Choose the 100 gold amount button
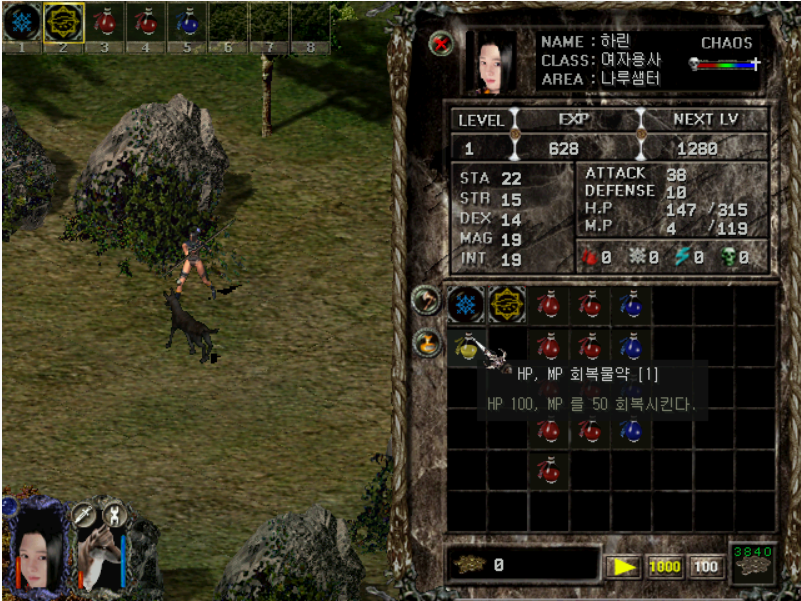801x601 pixels. pyautogui.click(x=706, y=566)
